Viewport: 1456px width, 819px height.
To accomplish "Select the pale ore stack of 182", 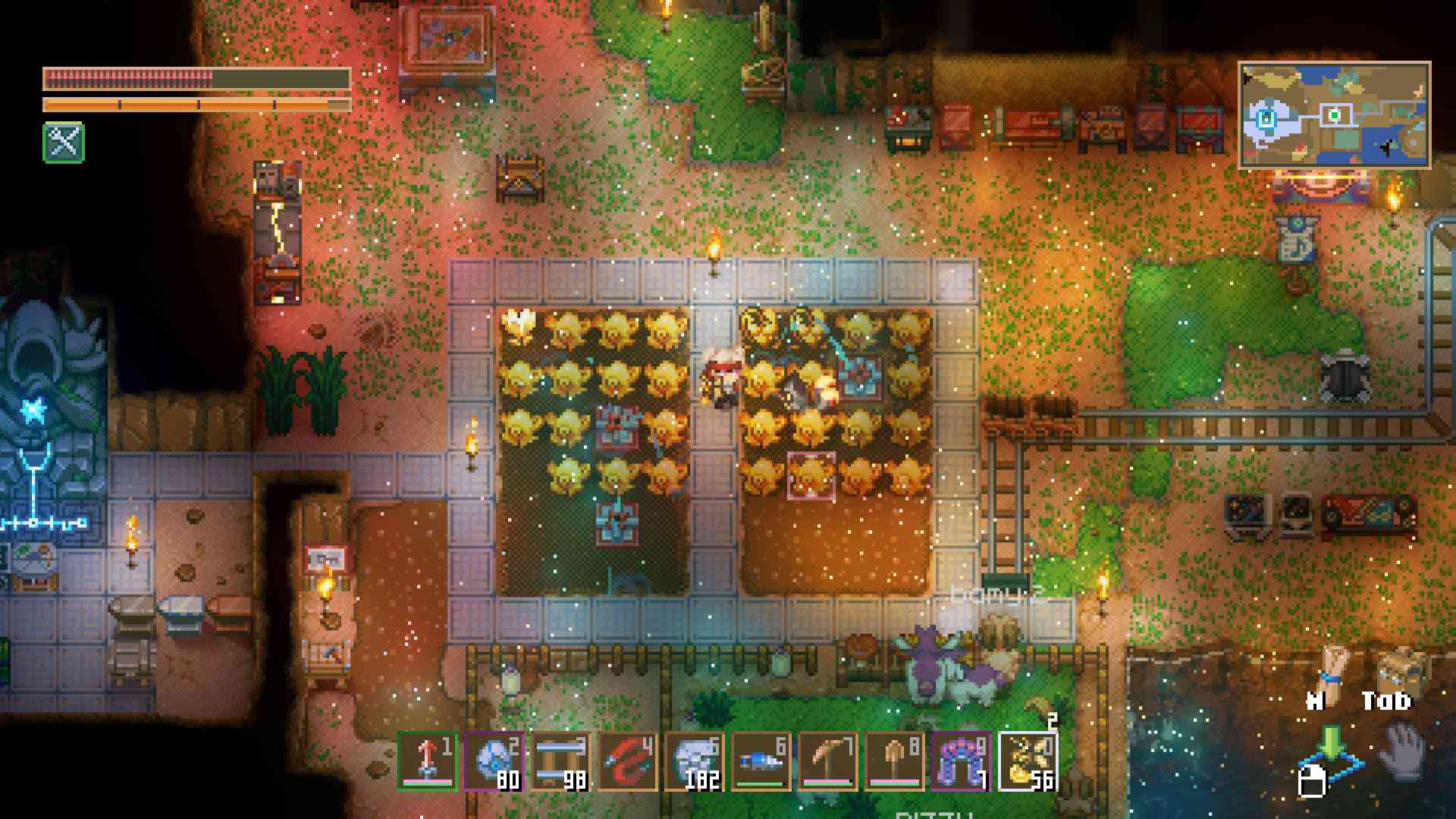I will point(694,761).
